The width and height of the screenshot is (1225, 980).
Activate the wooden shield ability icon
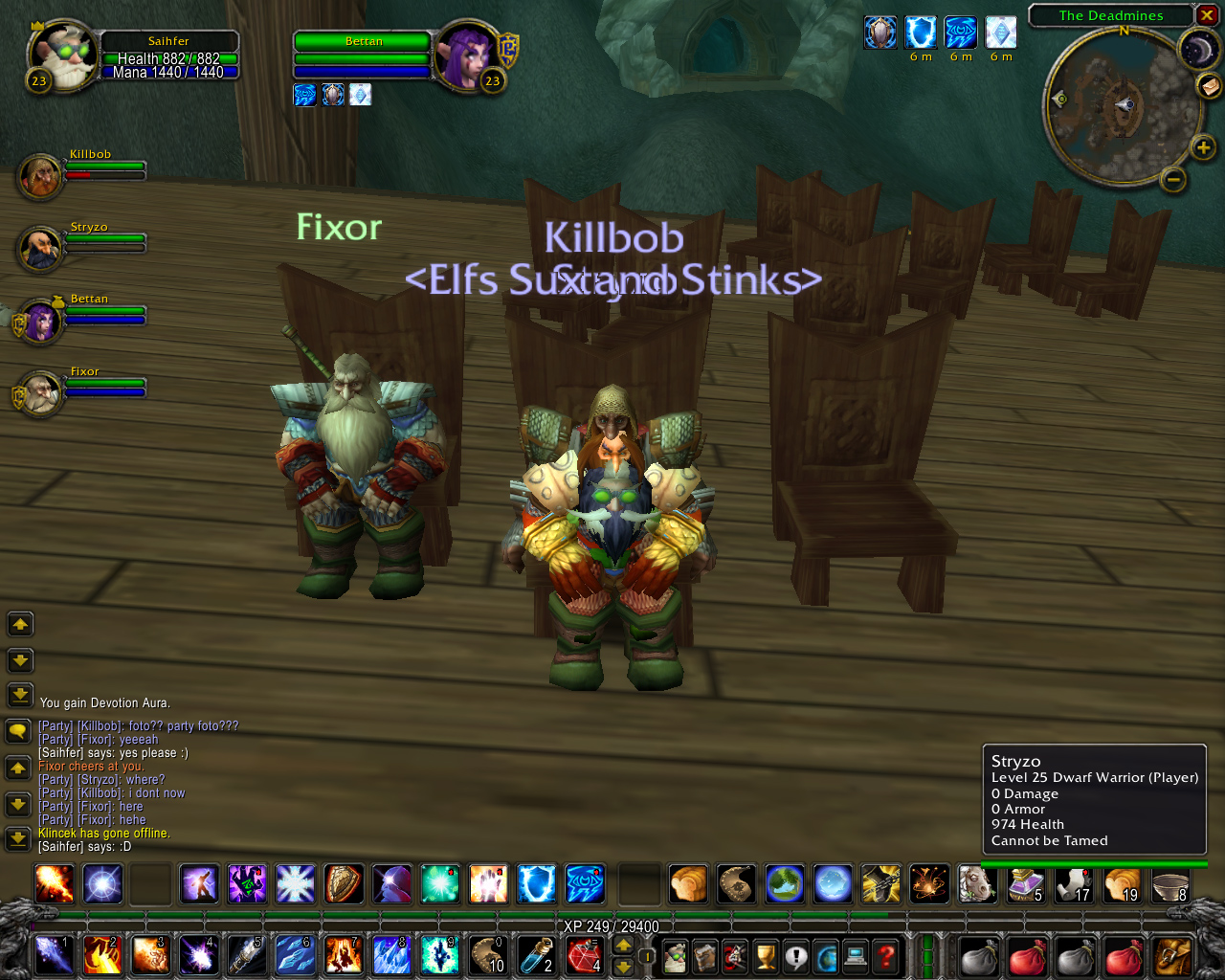344,884
